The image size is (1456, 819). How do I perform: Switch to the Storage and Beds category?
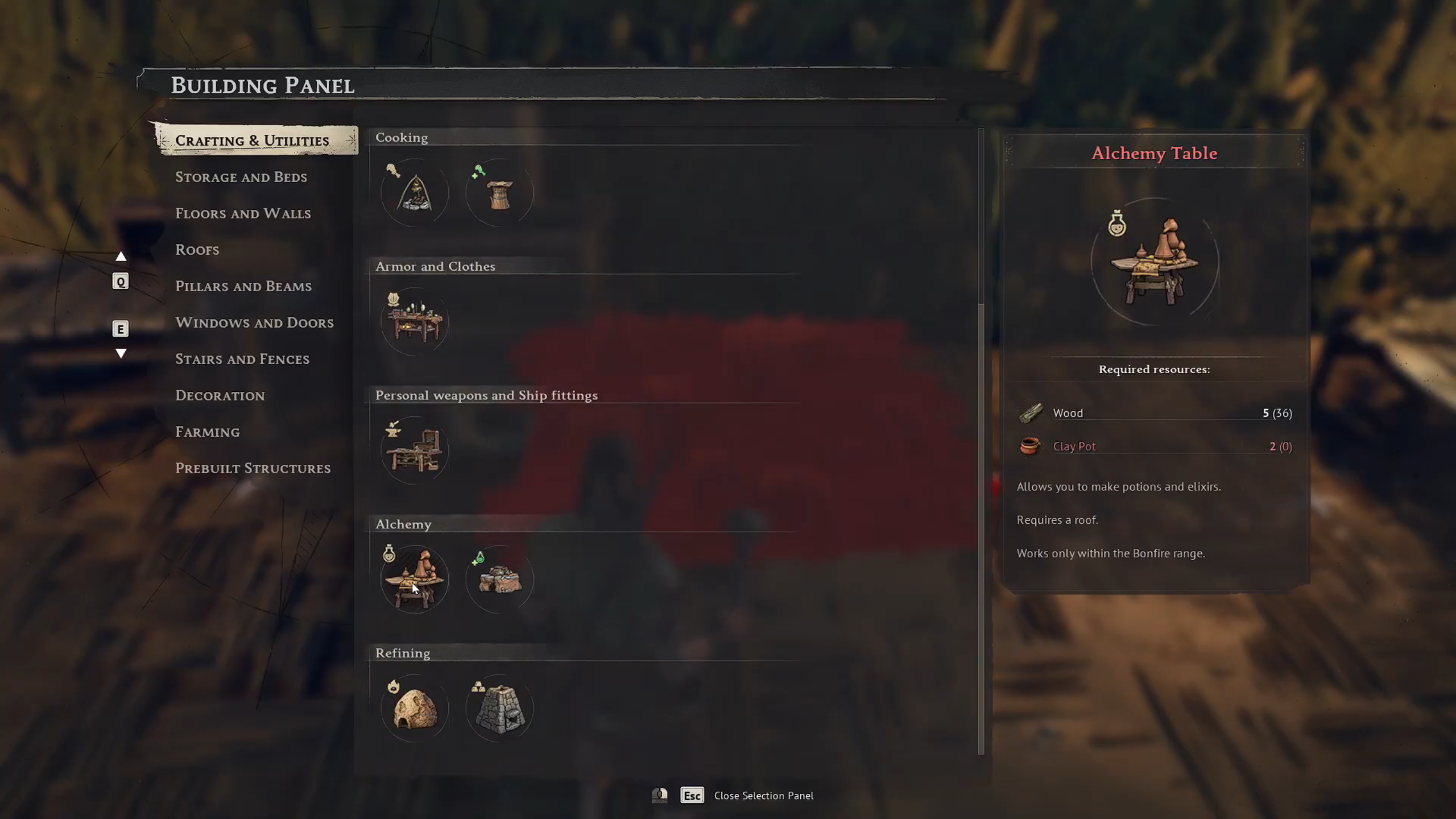coord(241,177)
